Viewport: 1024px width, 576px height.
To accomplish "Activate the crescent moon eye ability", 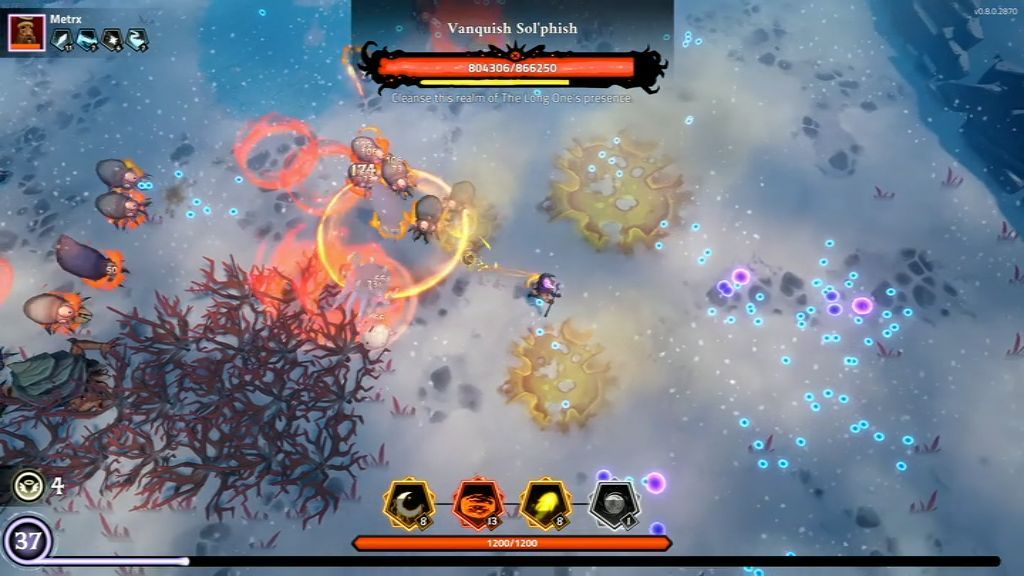I will [409, 503].
